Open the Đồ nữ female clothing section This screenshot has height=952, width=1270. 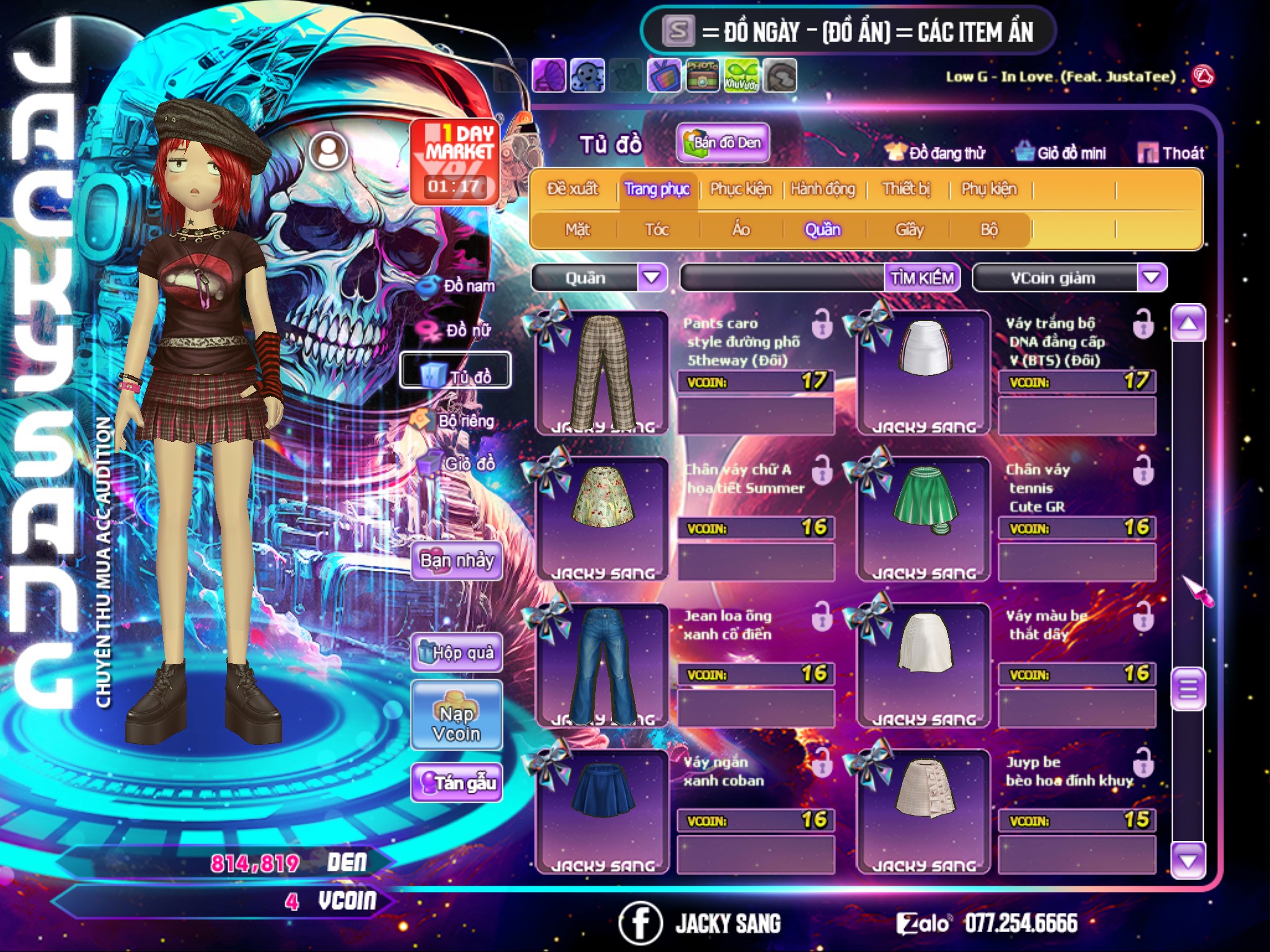(x=459, y=331)
